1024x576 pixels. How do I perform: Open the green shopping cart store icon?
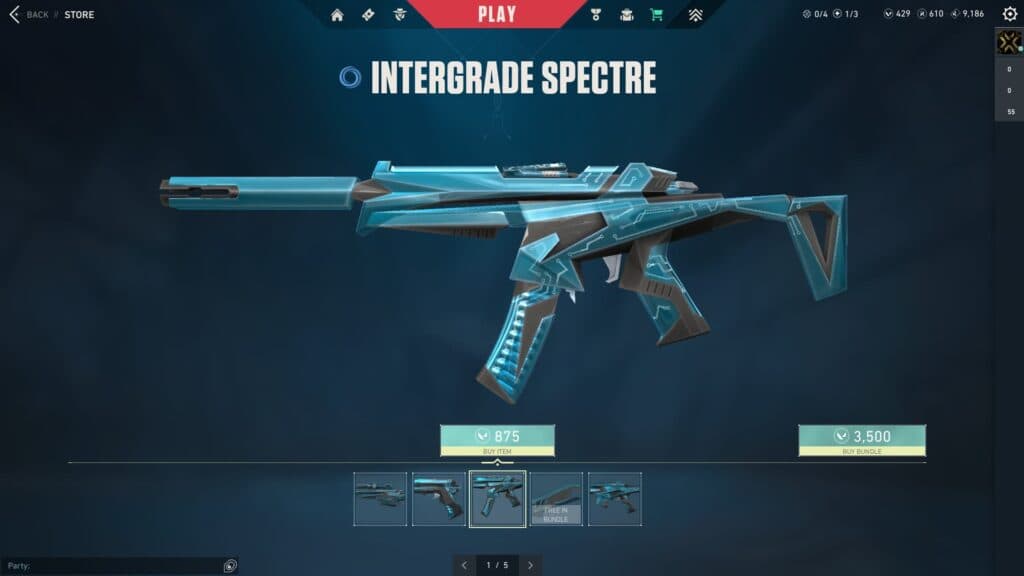point(656,15)
